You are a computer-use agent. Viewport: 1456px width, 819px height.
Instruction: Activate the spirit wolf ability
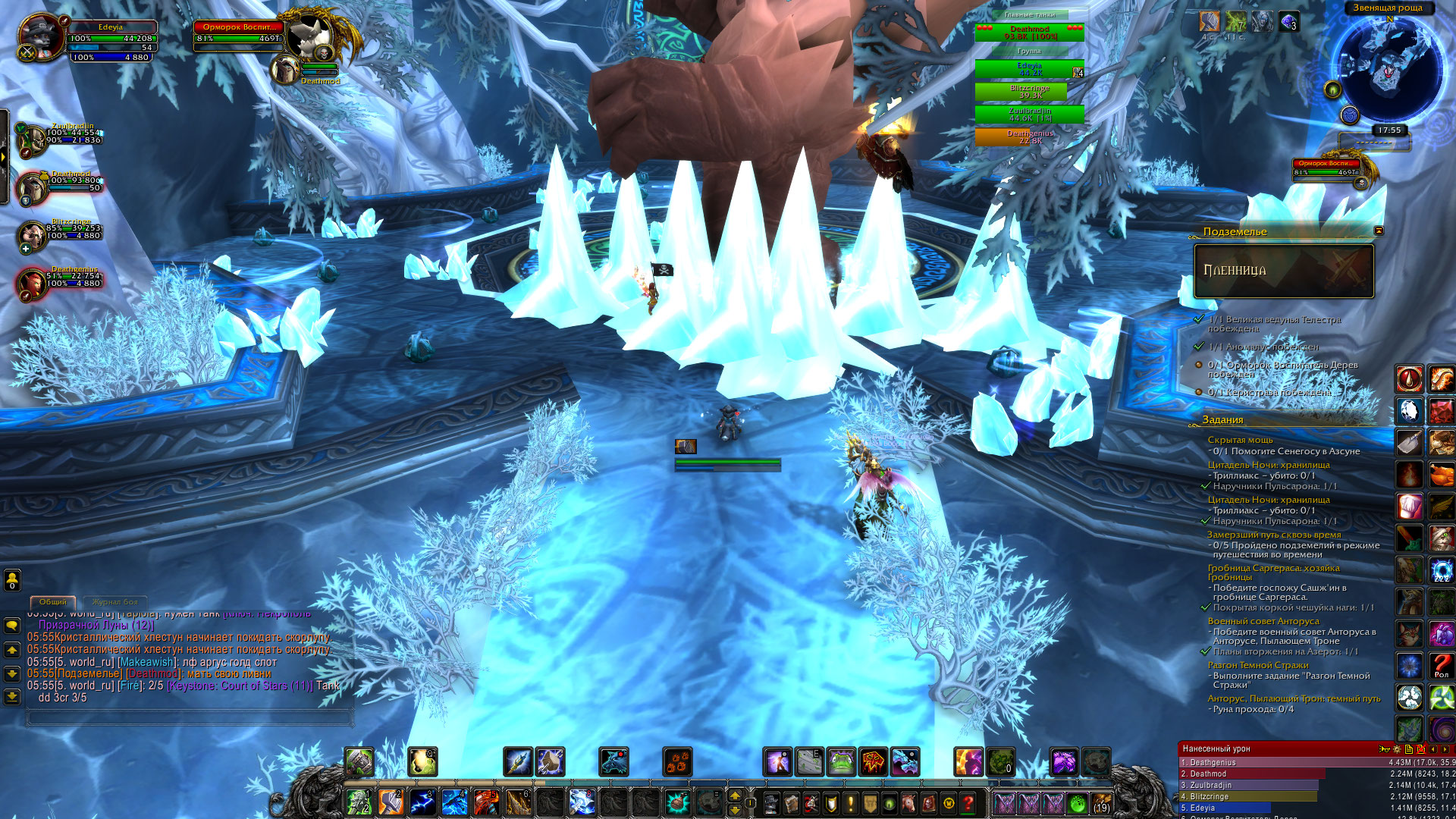coord(613,761)
